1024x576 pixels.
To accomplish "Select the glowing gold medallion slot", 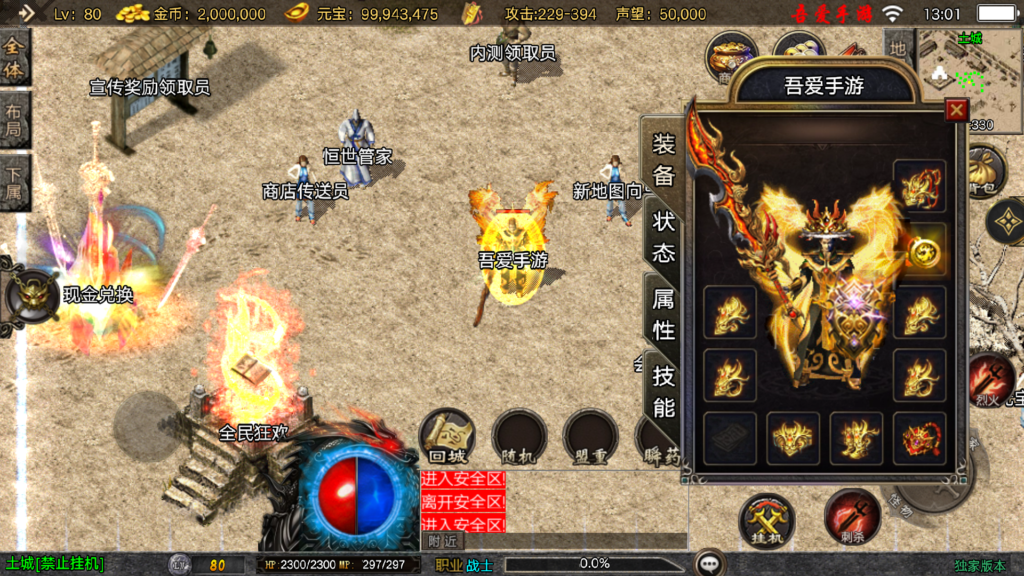I will click(925, 250).
